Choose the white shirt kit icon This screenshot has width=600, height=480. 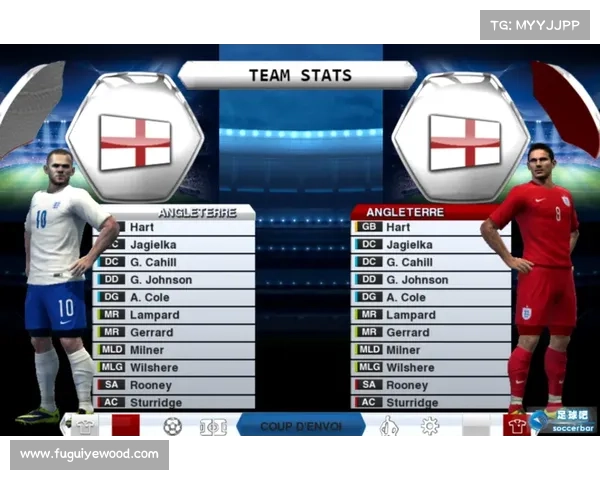pyautogui.click(x=86, y=426)
